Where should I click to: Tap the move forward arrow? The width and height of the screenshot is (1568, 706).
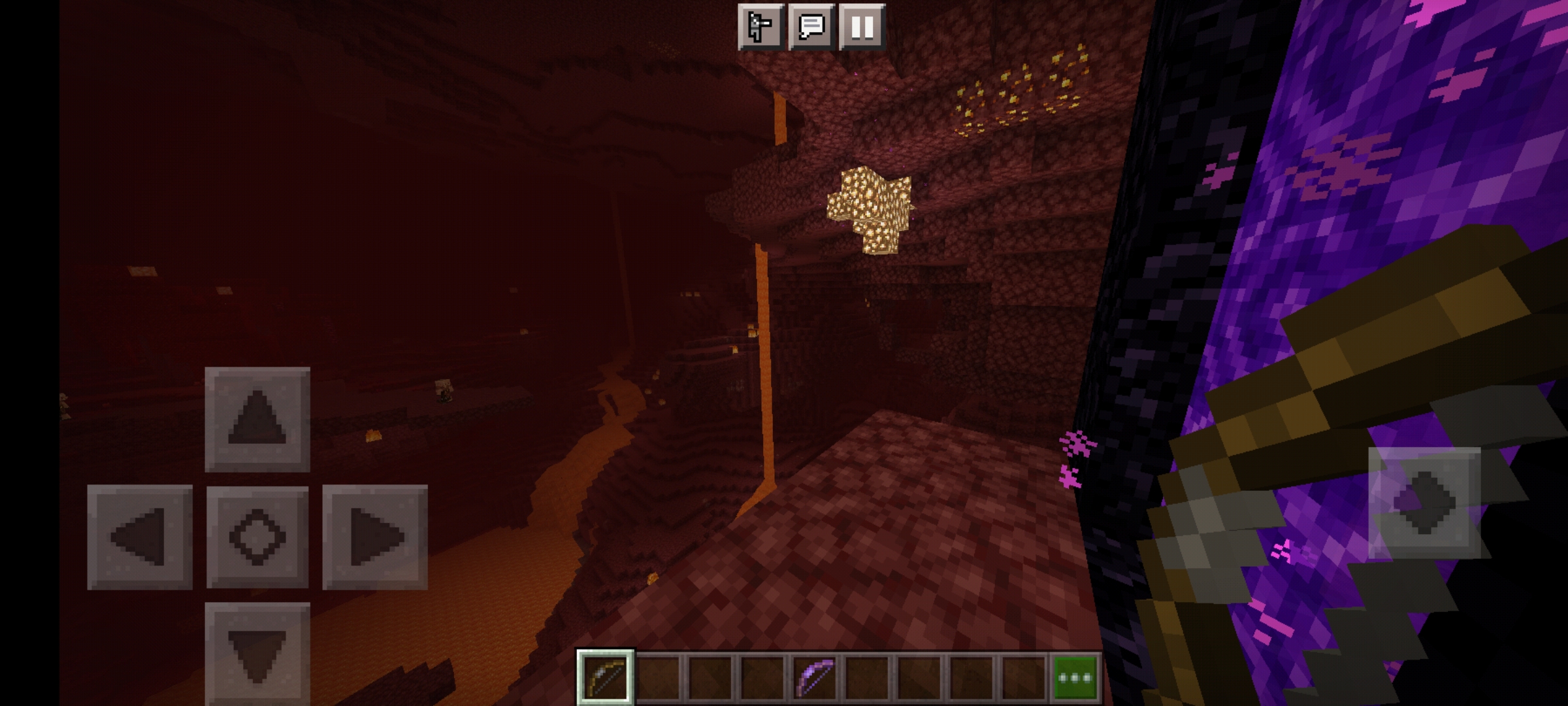point(257,420)
